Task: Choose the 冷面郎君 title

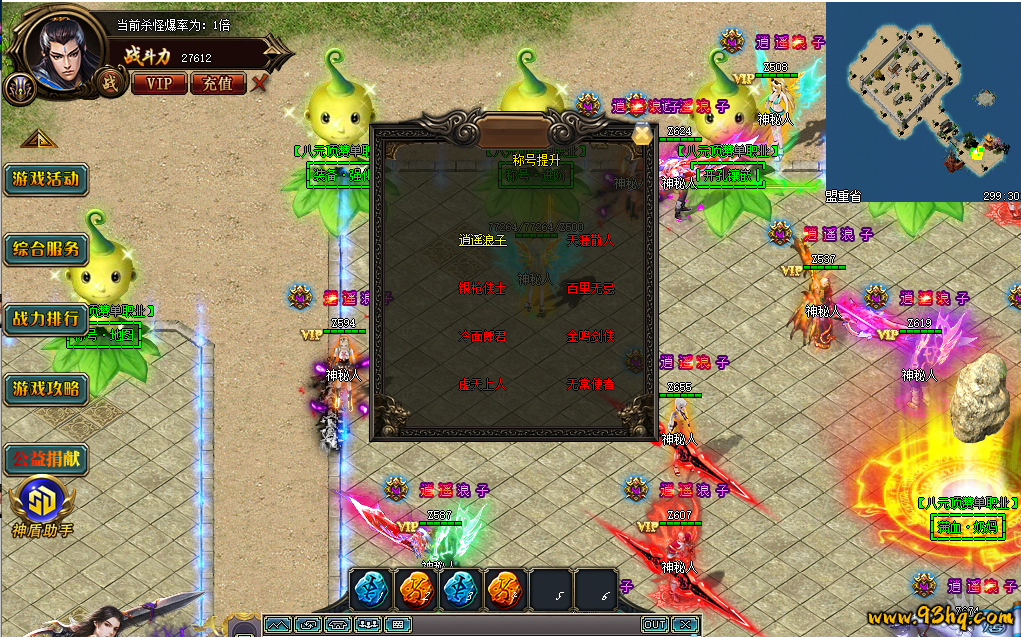Action: [483, 337]
